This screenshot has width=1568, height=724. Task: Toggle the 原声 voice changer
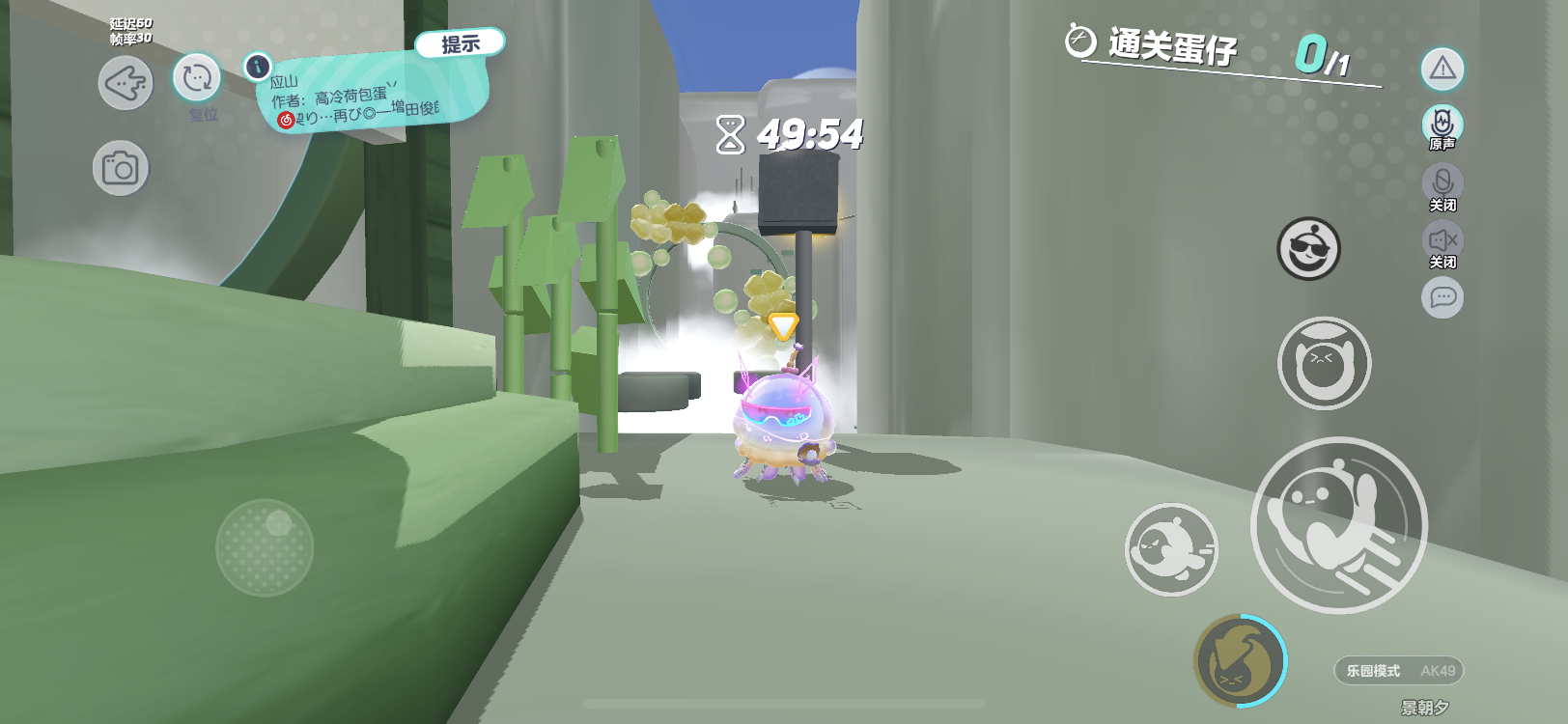point(1442,125)
